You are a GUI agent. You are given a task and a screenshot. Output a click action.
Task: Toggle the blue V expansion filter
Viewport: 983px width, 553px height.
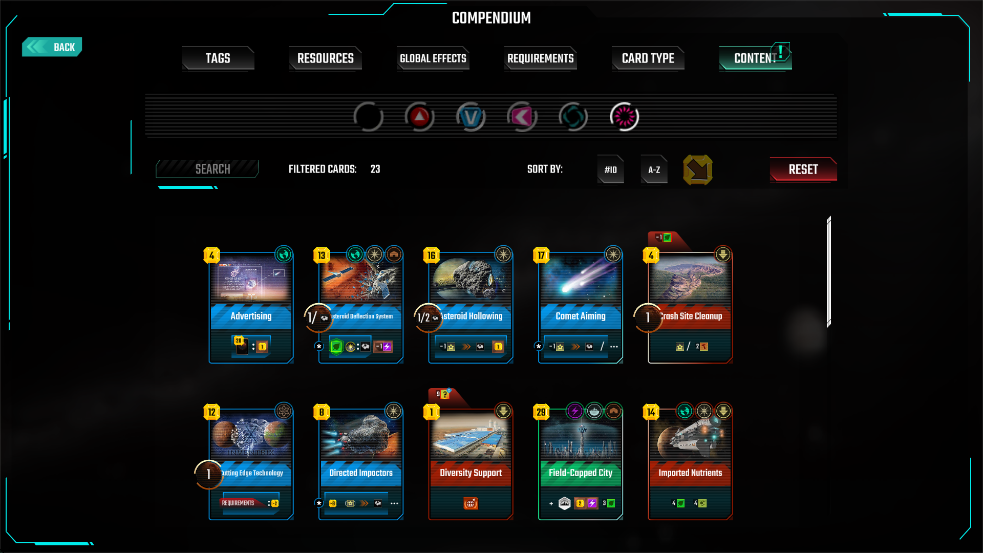pos(471,118)
